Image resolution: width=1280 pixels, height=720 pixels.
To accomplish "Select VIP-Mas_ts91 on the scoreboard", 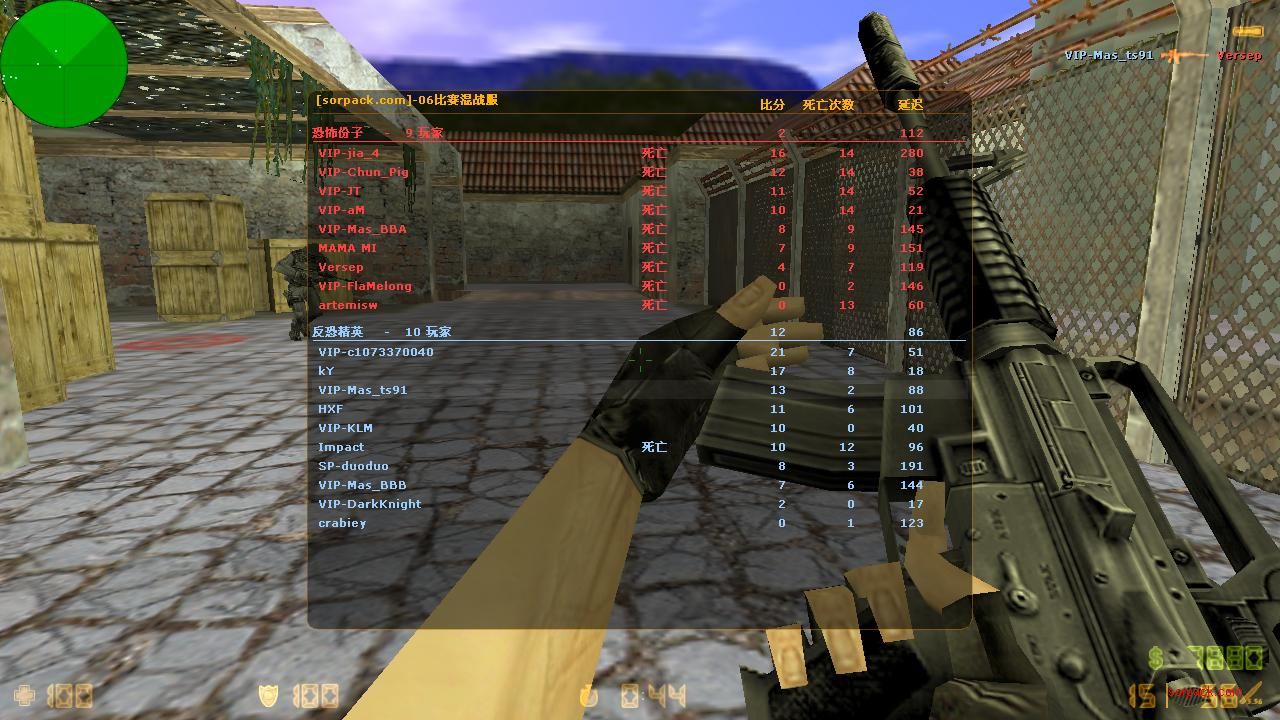I will pyautogui.click(x=363, y=390).
